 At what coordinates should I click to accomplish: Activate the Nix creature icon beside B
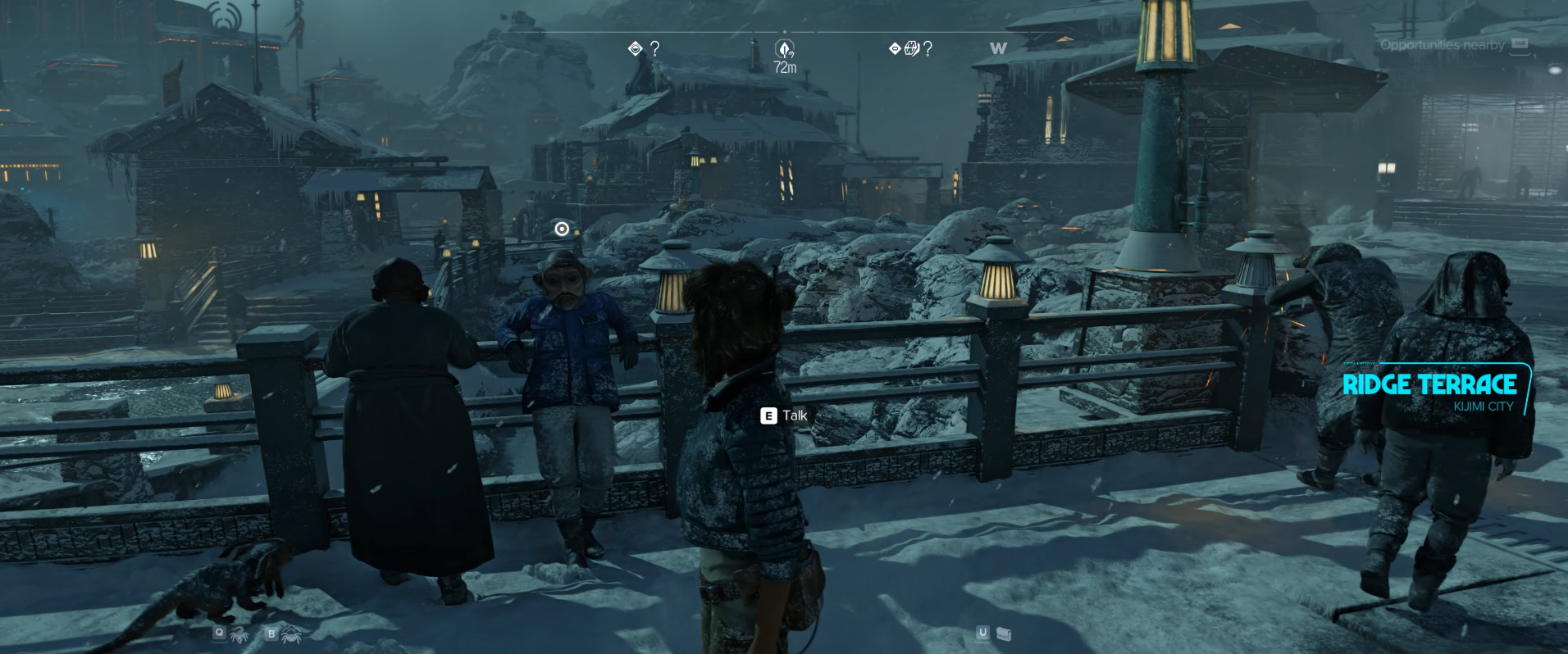pos(292,634)
